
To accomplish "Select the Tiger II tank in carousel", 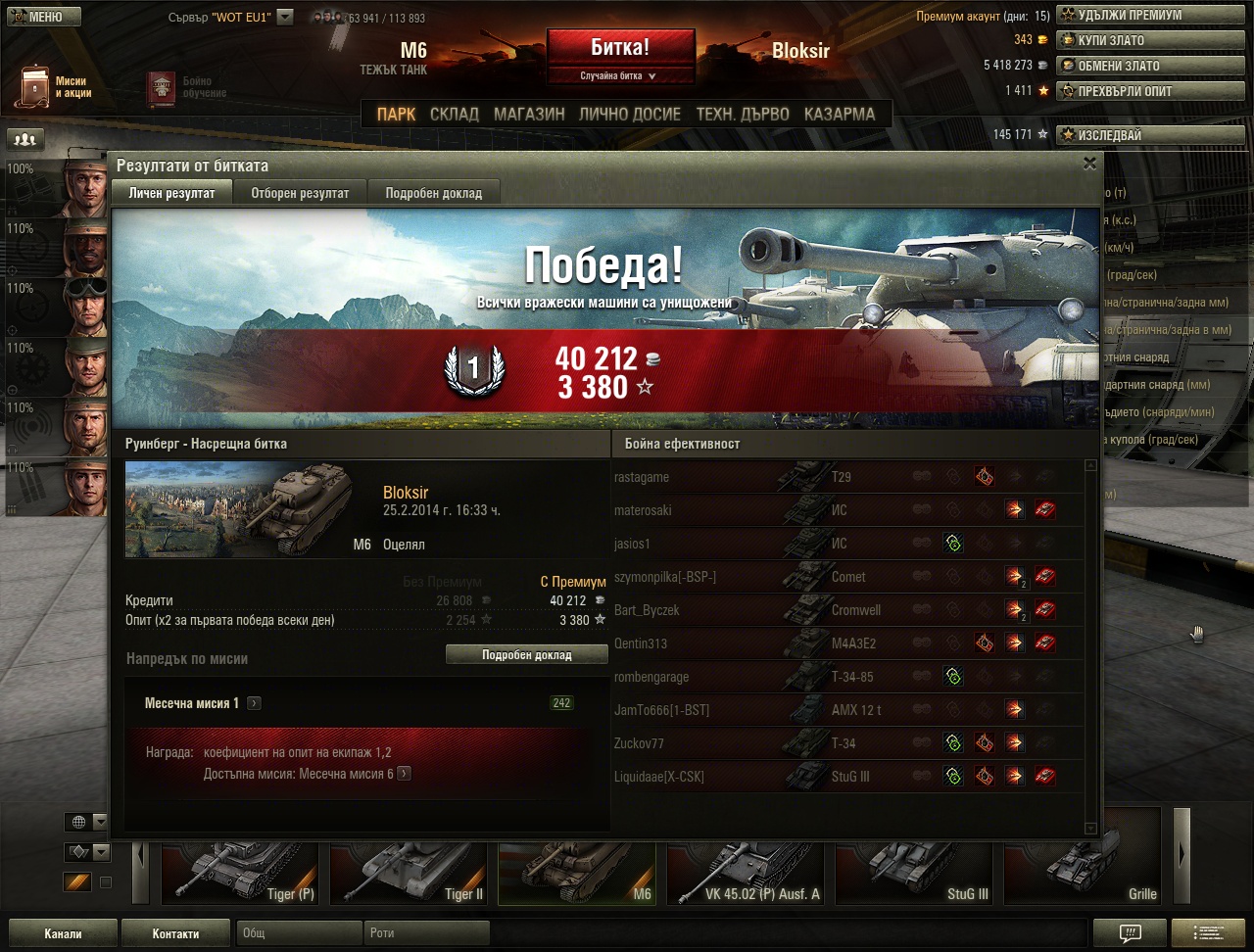I will pos(409,871).
